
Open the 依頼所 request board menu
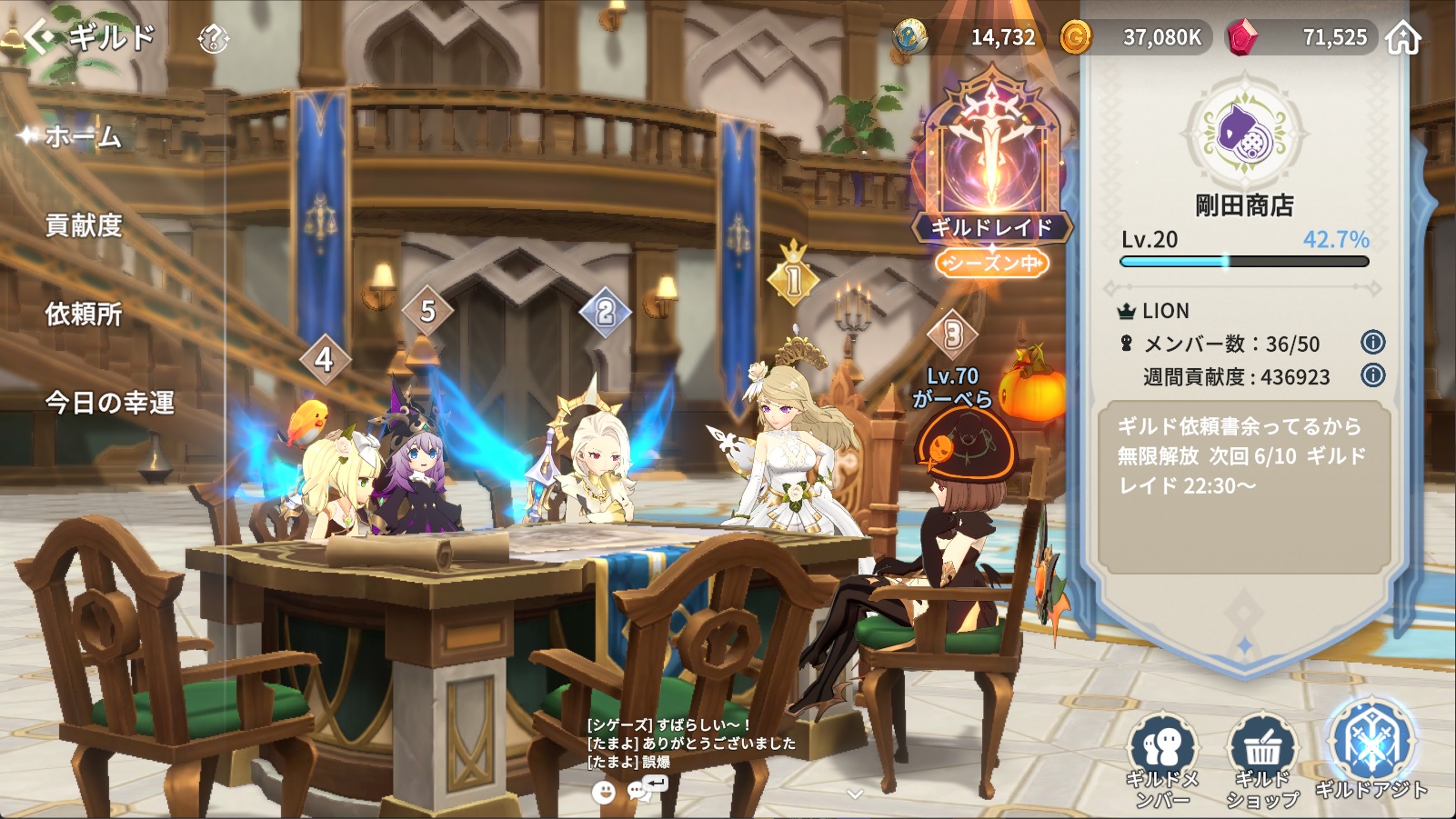pos(84,314)
